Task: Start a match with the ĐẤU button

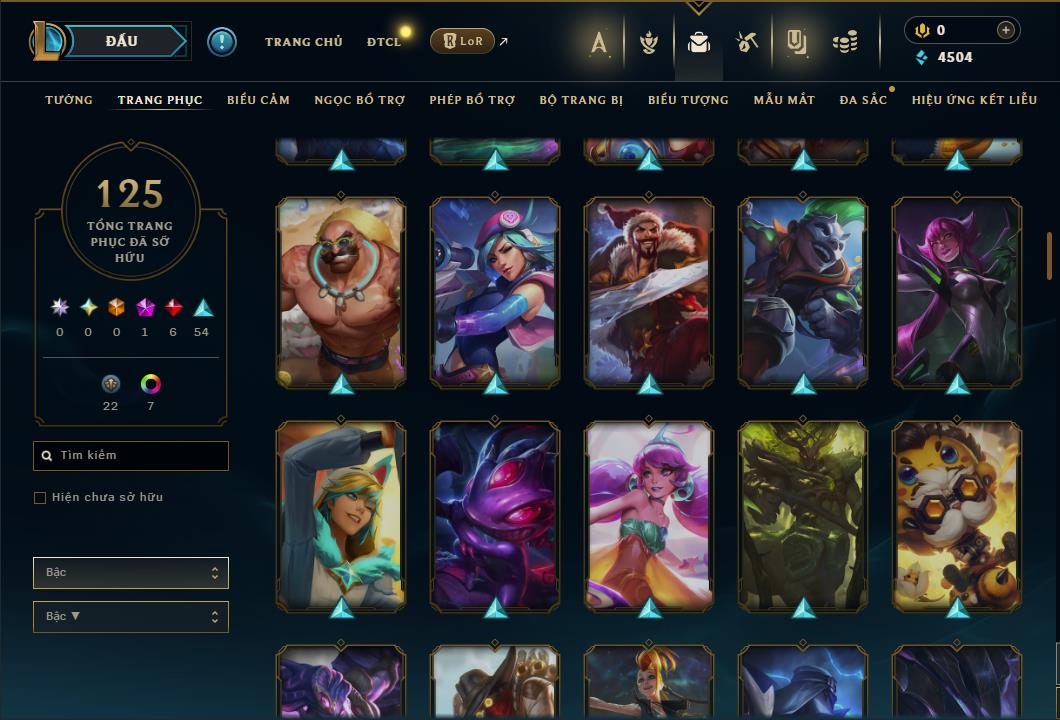Action: pos(121,41)
